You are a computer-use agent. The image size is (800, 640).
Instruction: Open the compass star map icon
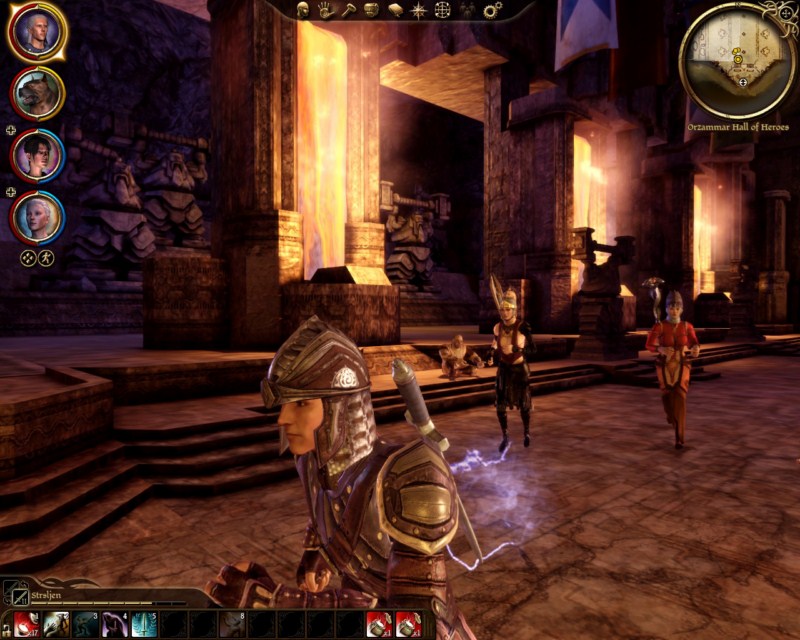[x=419, y=10]
